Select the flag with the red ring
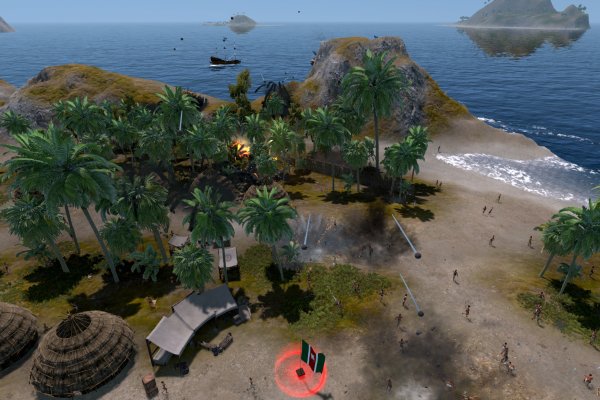Viewport: 600px width, 400px height. pyautogui.click(x=309, y=360)
